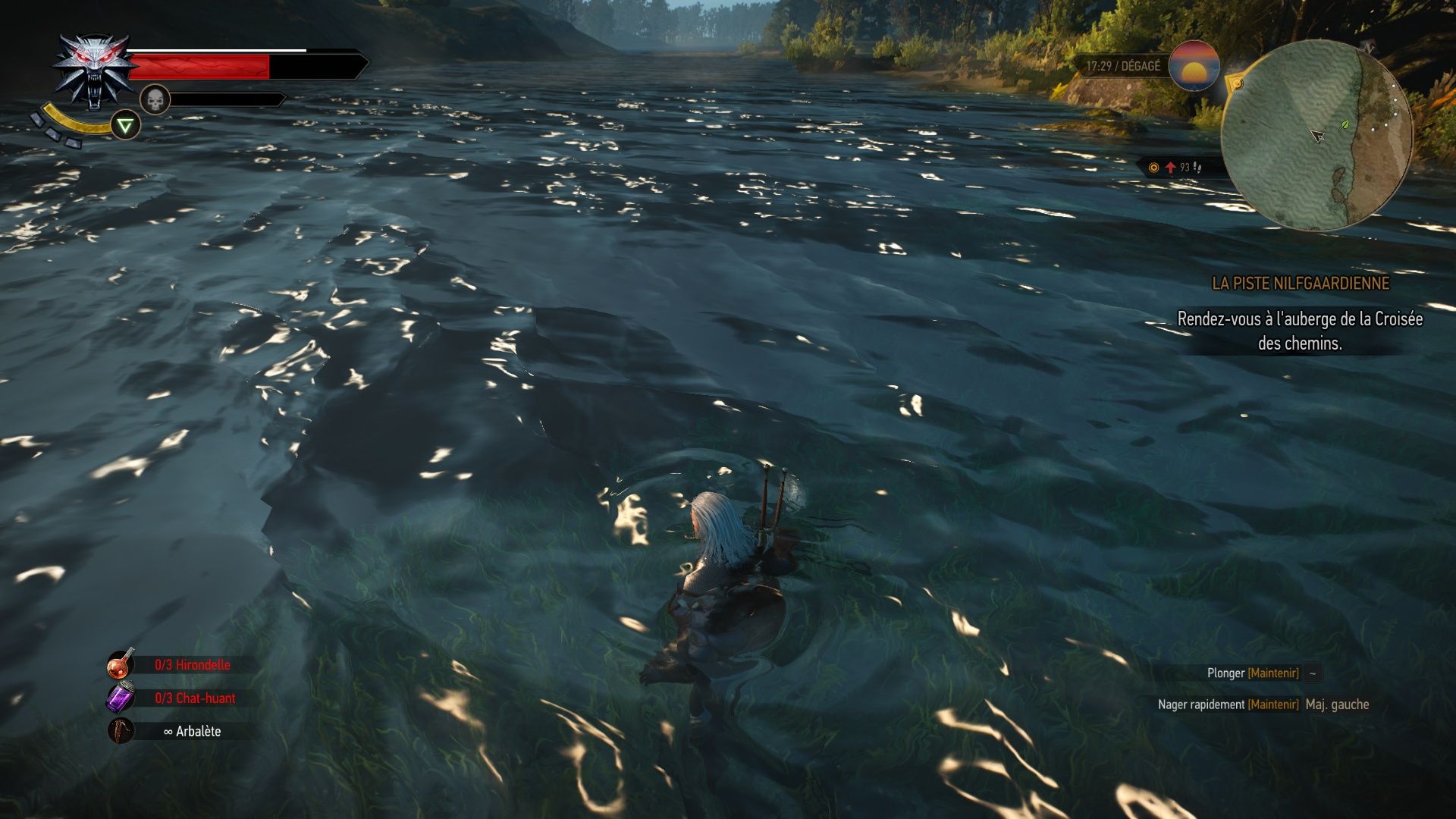Click the active Quen sign icon
Viewport: 1456px width, 819px height.
pos(126,124)
